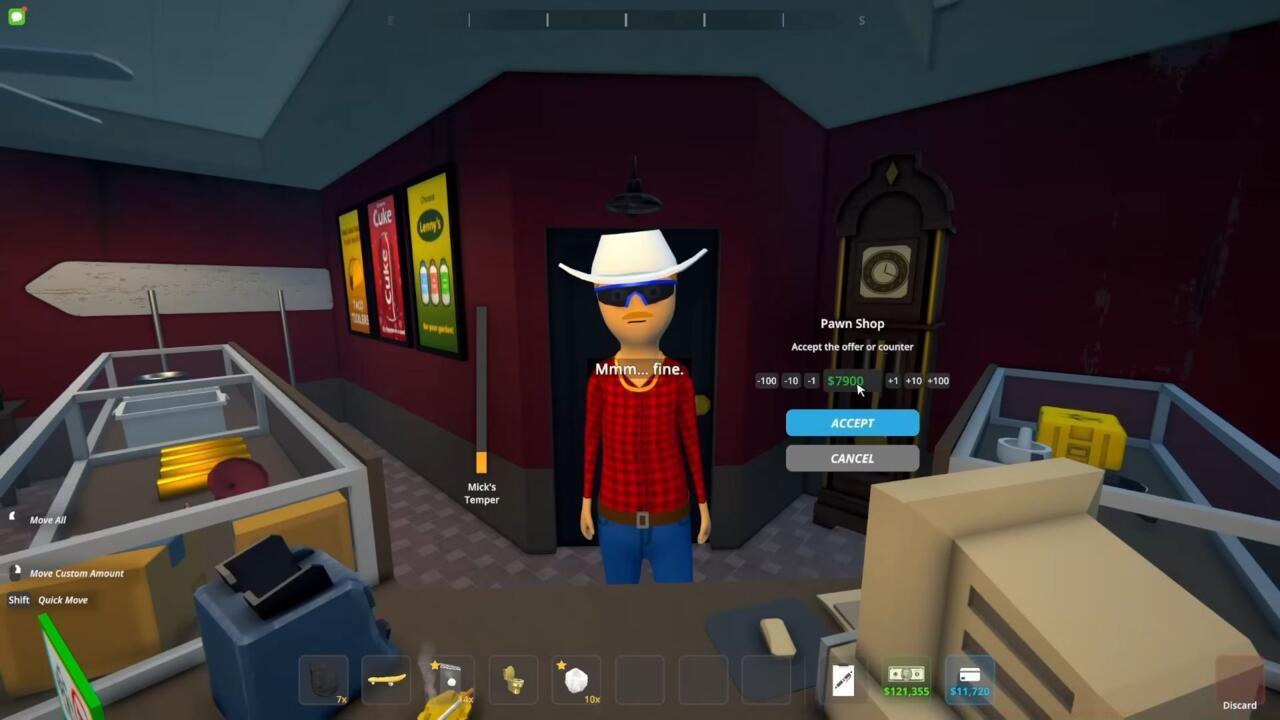The image size is (1280, 720).
Task: Increase the offer by 100
Action: point(937,380)
